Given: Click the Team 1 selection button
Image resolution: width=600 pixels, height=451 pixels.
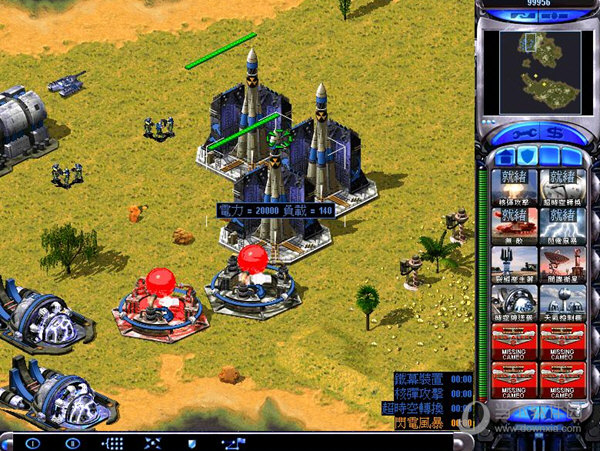Looking at the screenshot, I should point(32,442).
